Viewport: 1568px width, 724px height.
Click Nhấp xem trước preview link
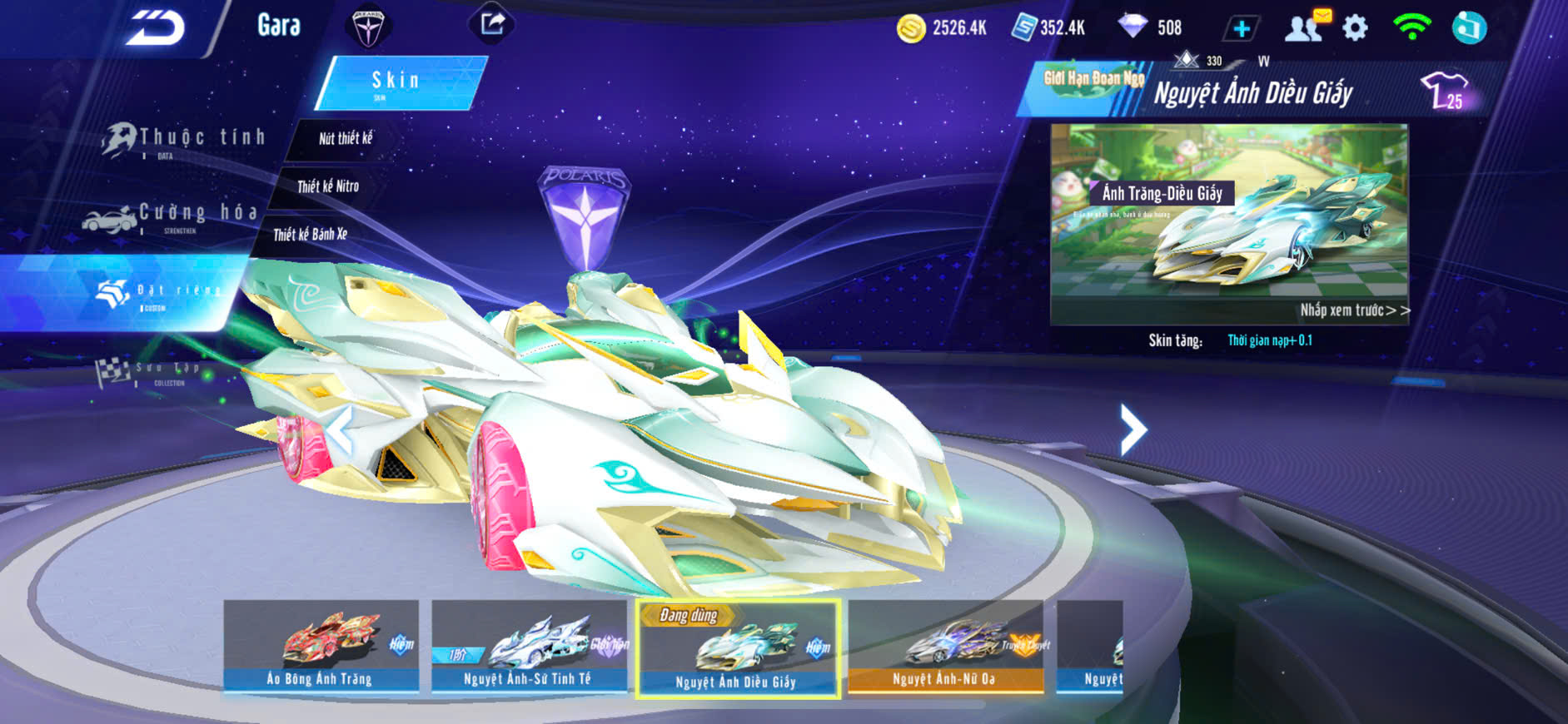click(x=1354, y=310)
